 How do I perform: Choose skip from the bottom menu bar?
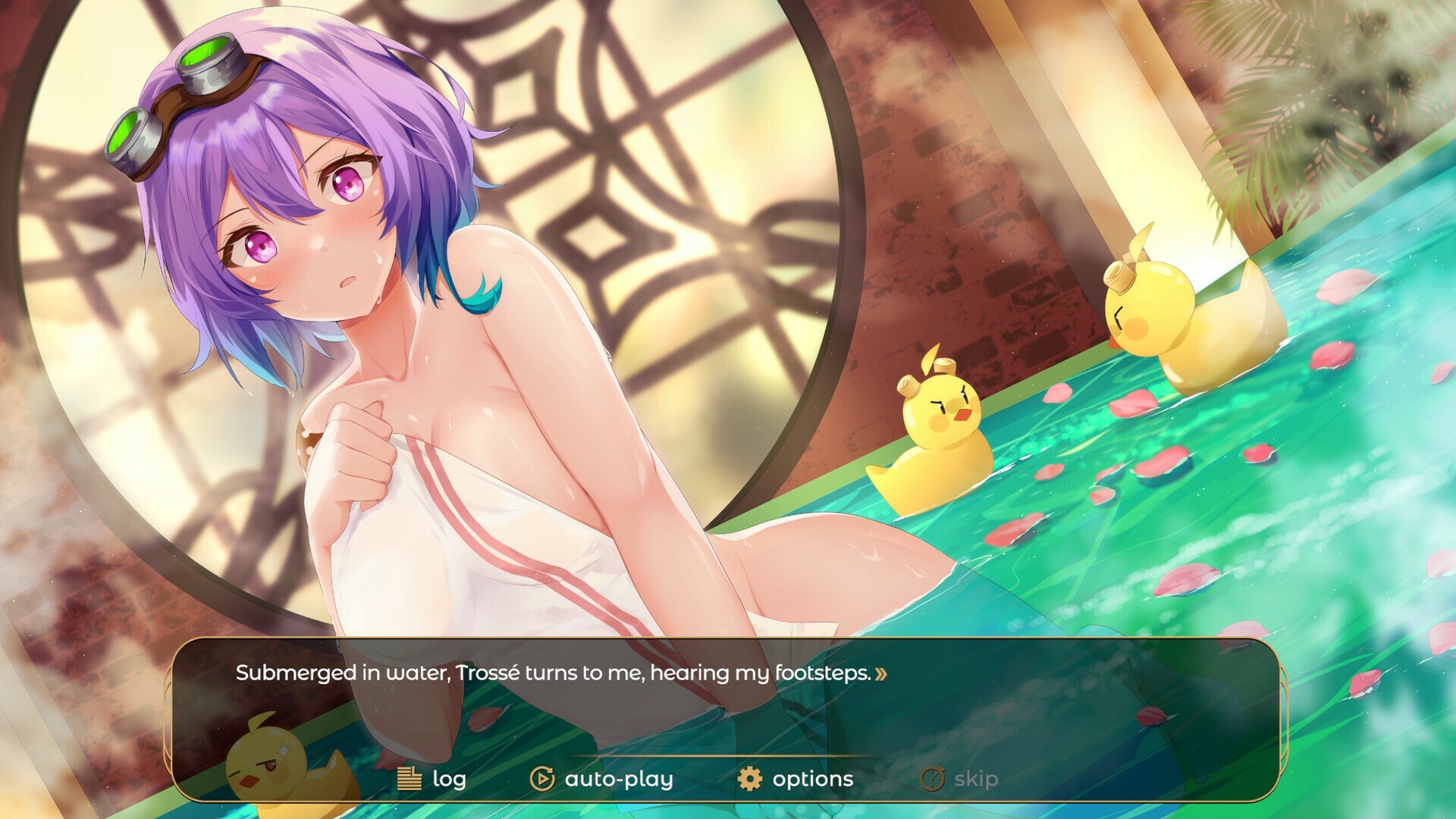(974, 777)
